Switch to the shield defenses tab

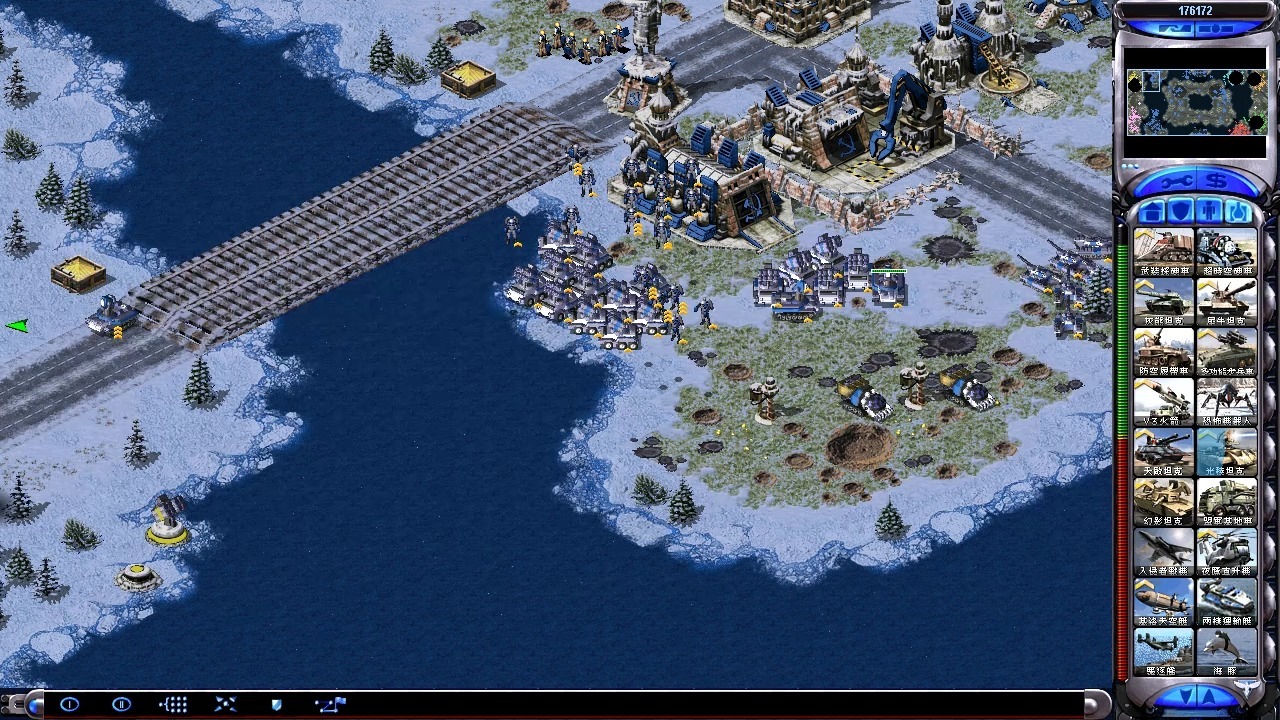[1180, 212]
